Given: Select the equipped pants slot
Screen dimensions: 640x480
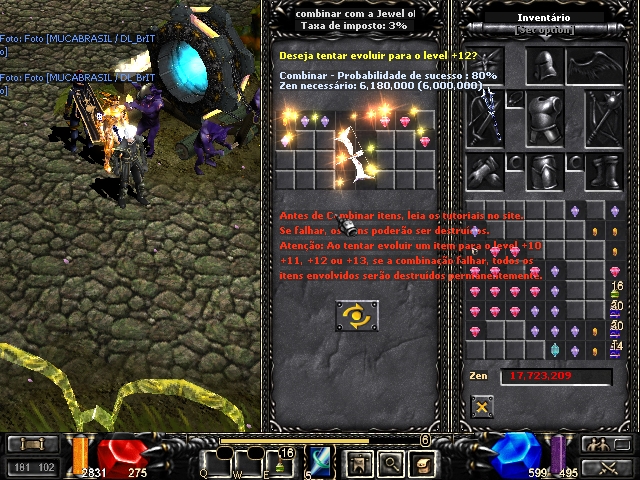Looking at the screenshot, I should tap(545, 171).
